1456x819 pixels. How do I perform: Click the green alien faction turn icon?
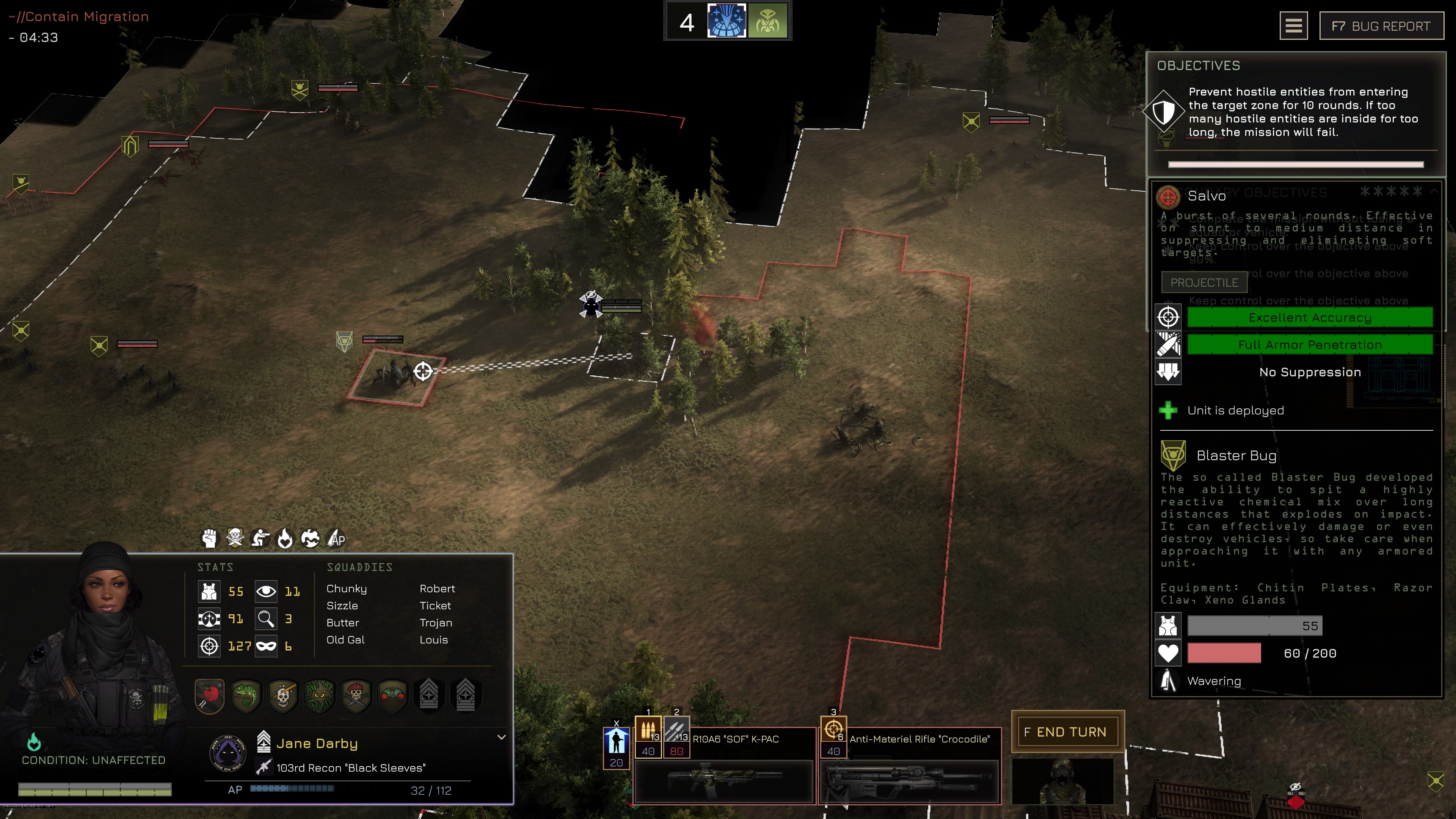click(767, 21)
